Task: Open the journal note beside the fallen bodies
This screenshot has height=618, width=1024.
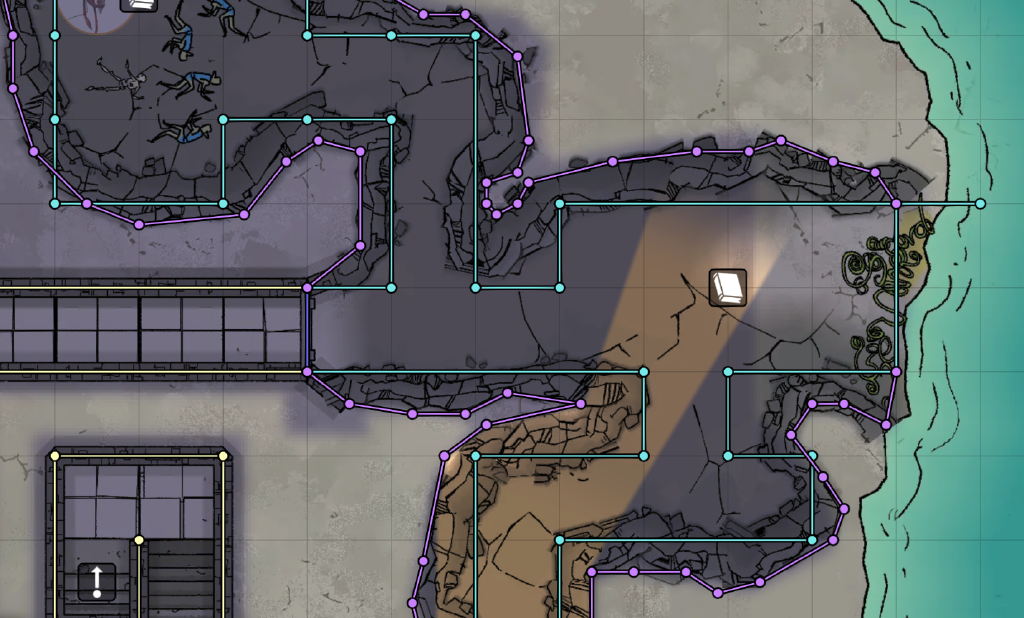Action: coord(140,4)
